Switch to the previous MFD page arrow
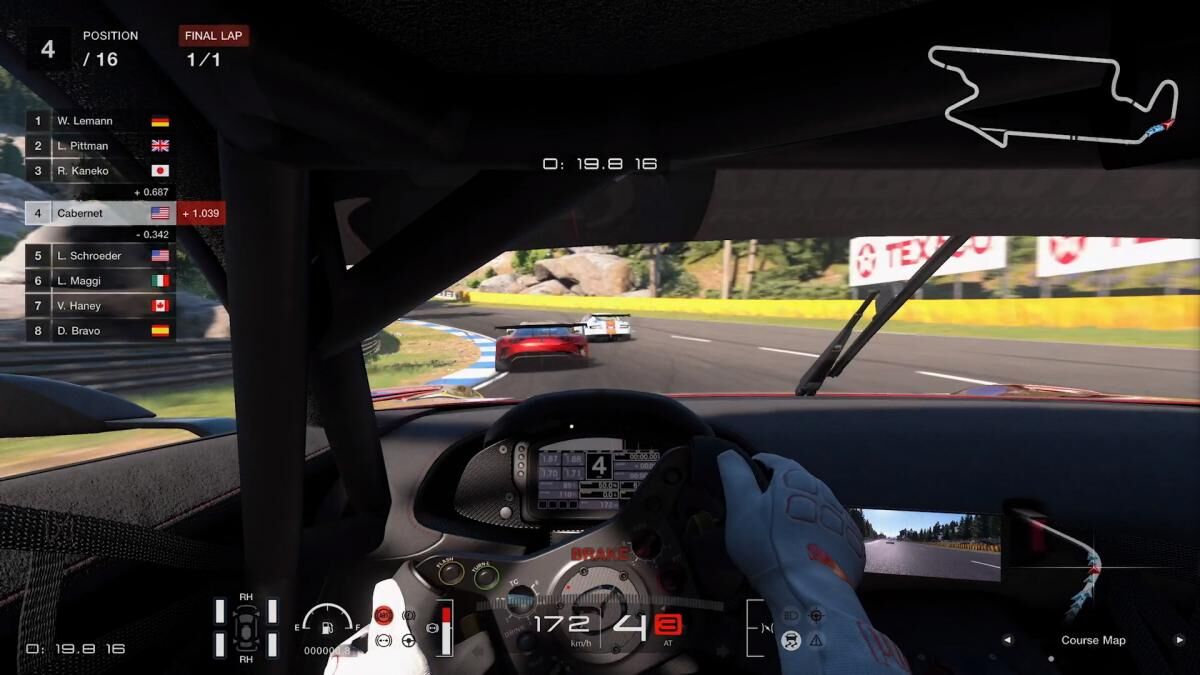The image size is (1200, 675). click(1007, 640)
